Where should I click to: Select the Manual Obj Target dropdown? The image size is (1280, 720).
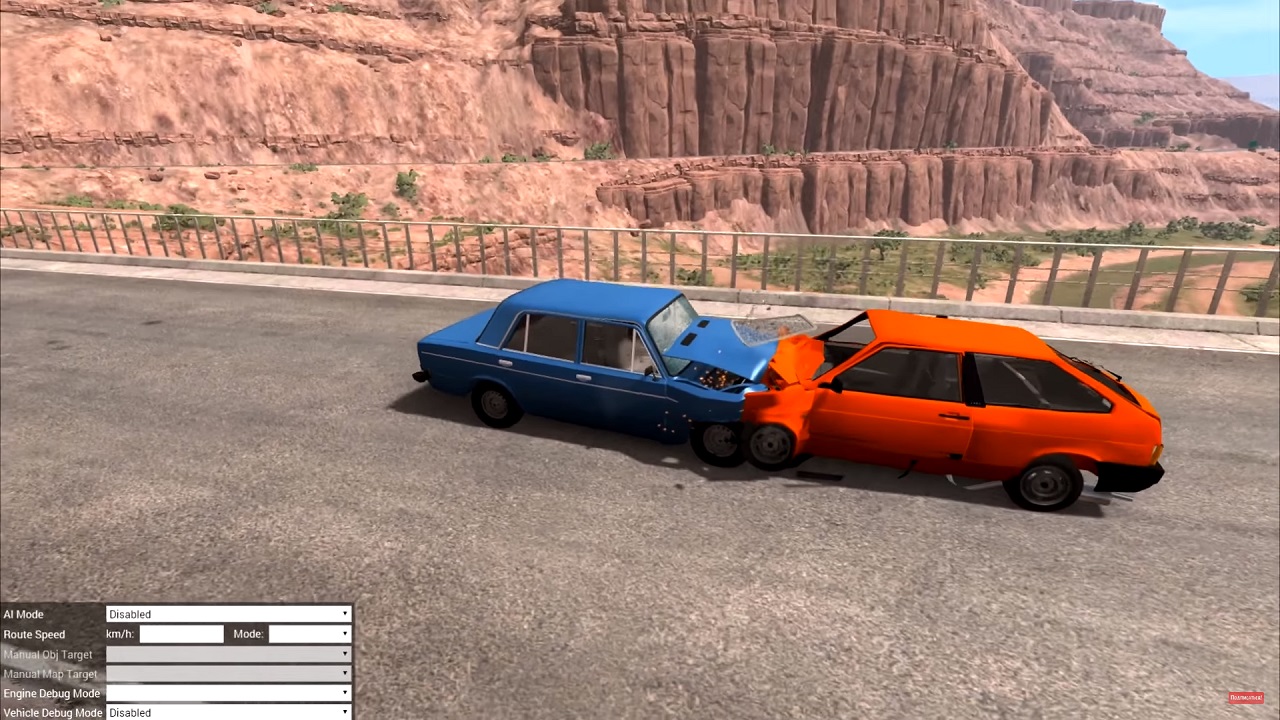click(229, 654)
